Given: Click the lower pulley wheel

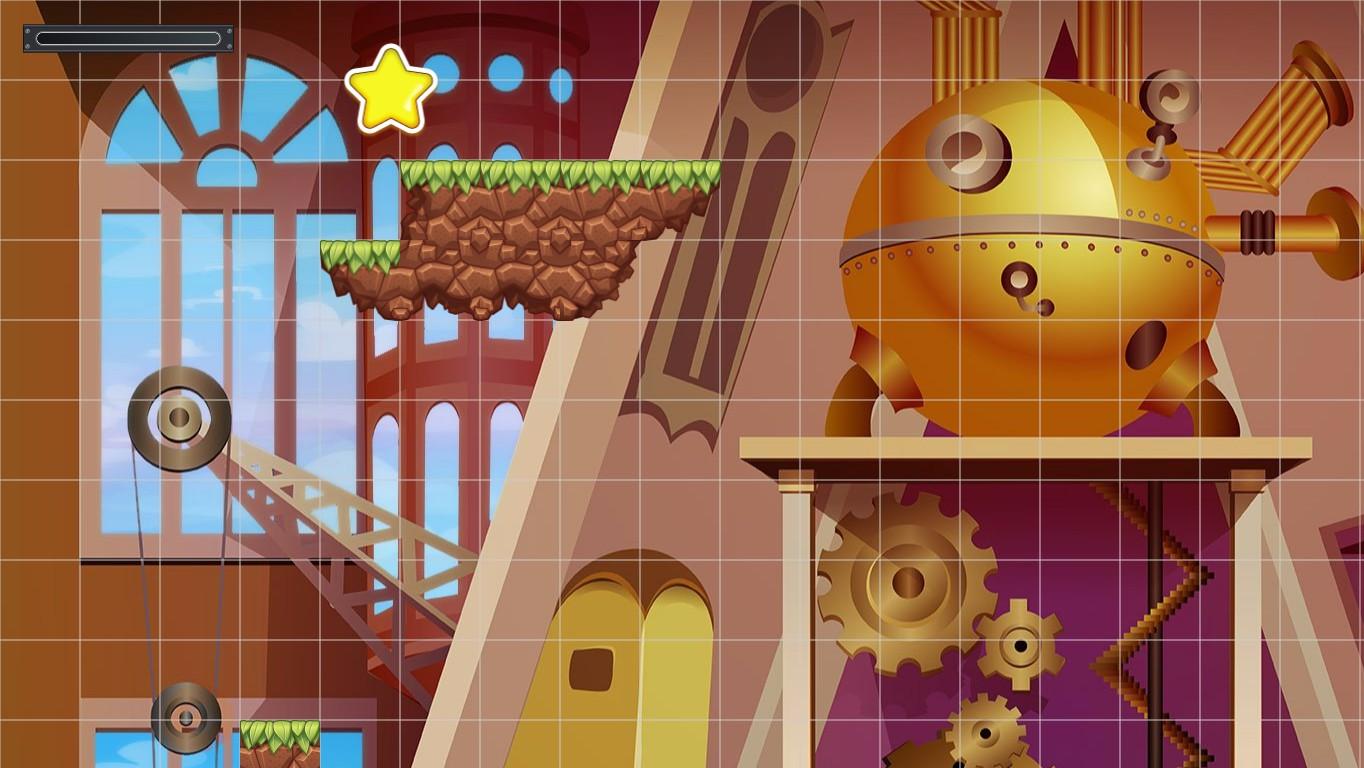Looking at the screenshot, I should (185, 718).
